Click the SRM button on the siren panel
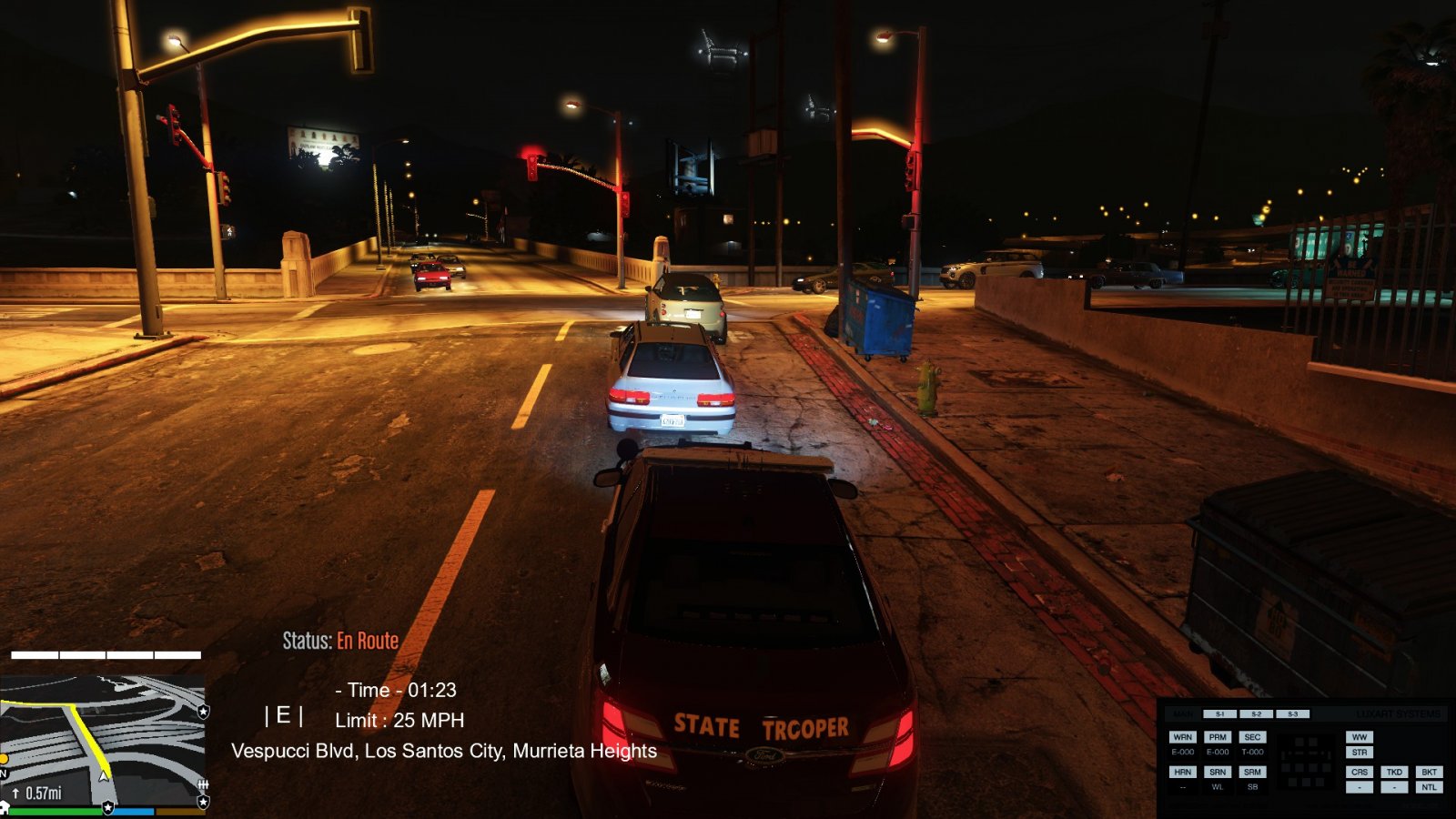This screenshot has width=1456, height=819. click(x=1252, y=772)
